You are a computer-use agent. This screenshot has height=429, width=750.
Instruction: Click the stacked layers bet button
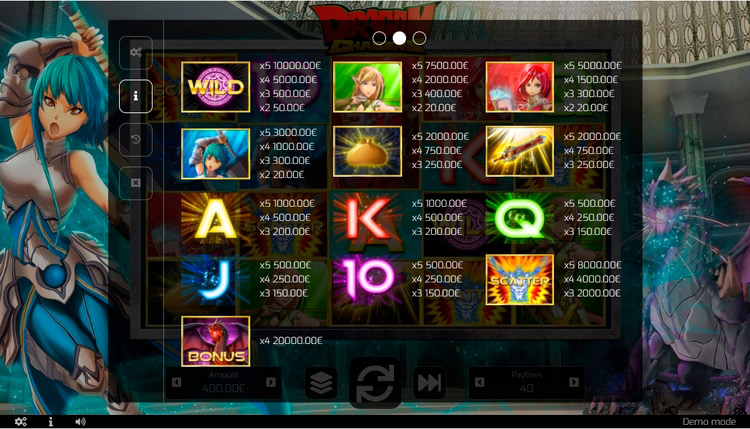coord(321,383)
